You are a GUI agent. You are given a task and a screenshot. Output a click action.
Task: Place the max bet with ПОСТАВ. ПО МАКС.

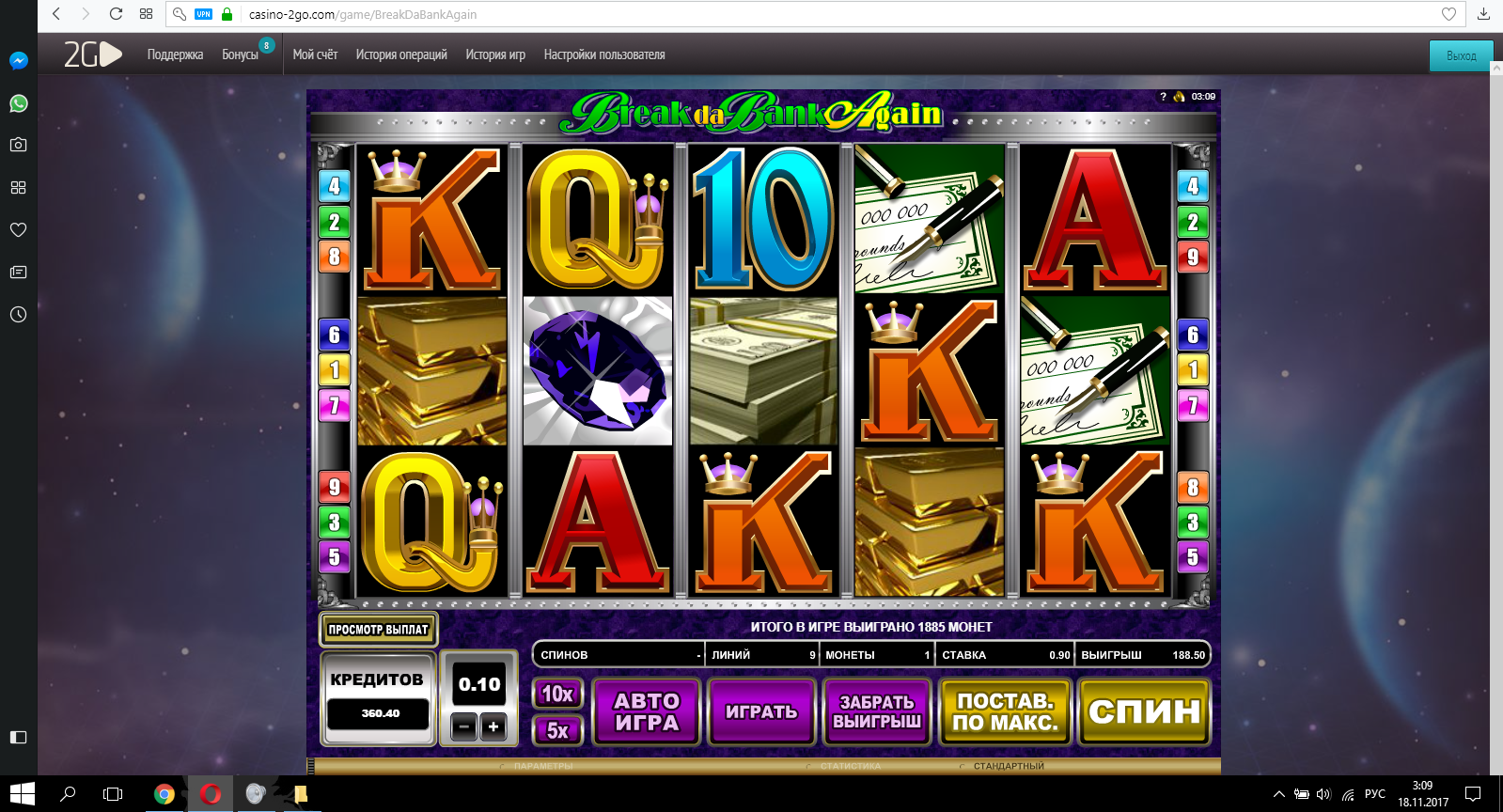point(1005,711)
